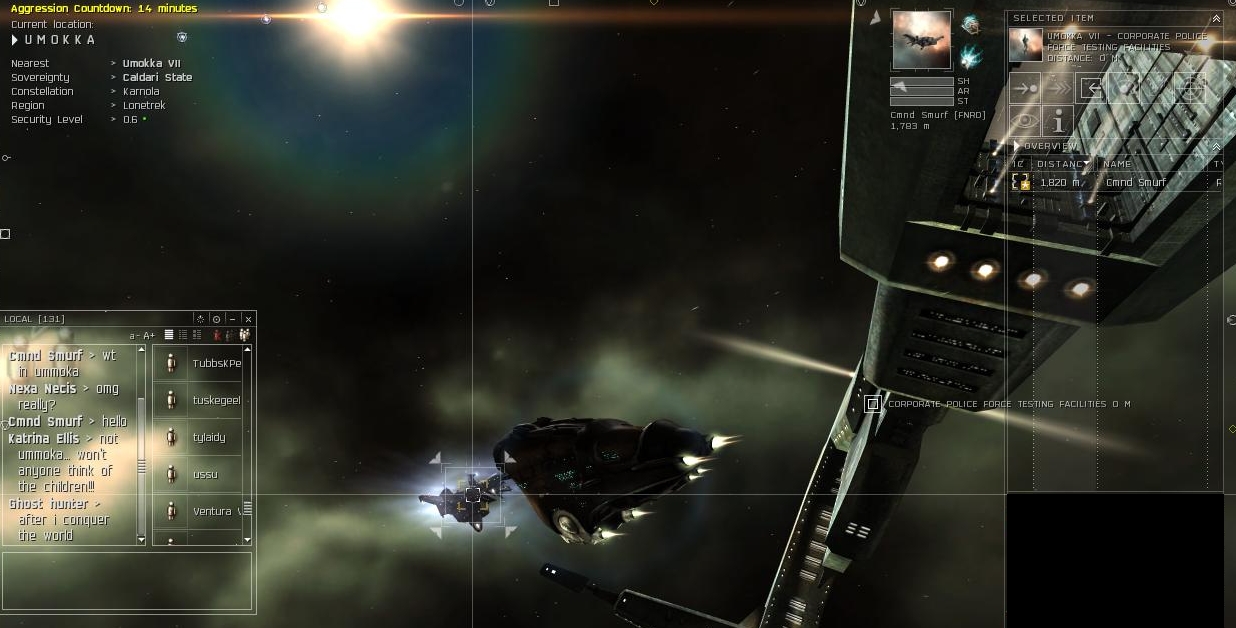This screenshot has height=628, width=1236.
Task: Select the eye Look At button
Action: [1024, 121]
